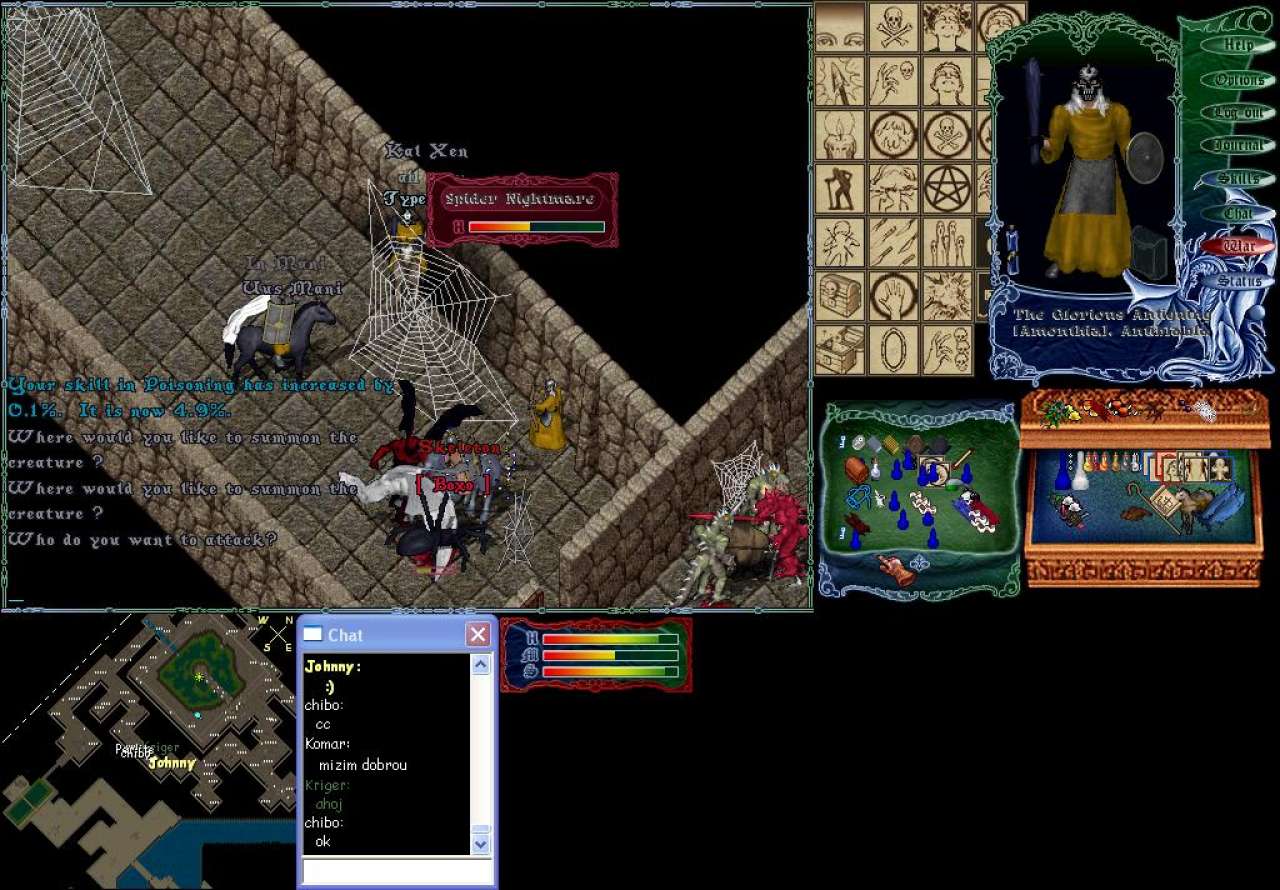Show the Skills list
1280x890 pixels.
(x=1238, y=179)
